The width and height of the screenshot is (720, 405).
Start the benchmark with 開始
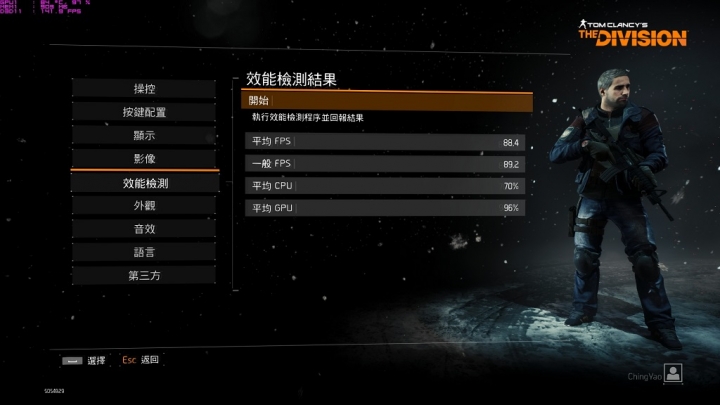point(389,101)
